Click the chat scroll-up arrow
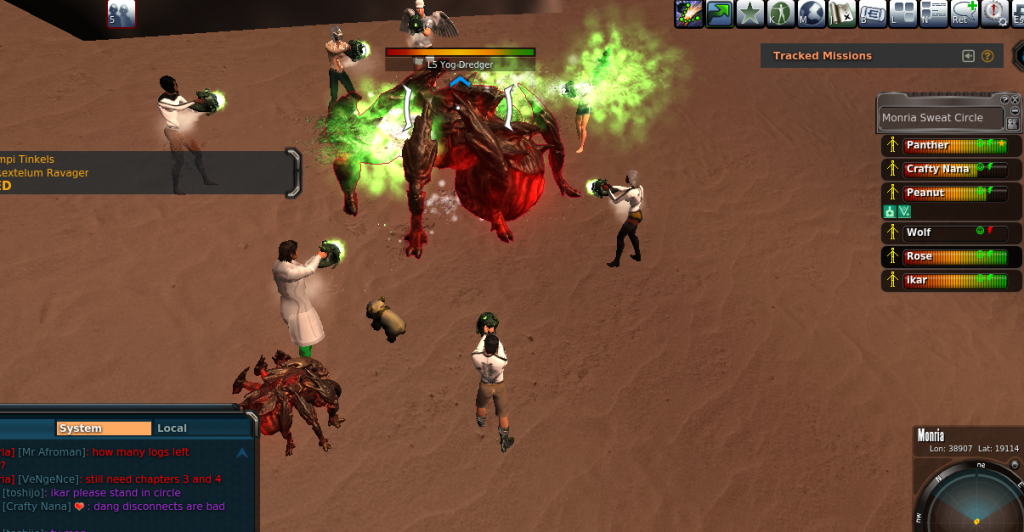 242,452
